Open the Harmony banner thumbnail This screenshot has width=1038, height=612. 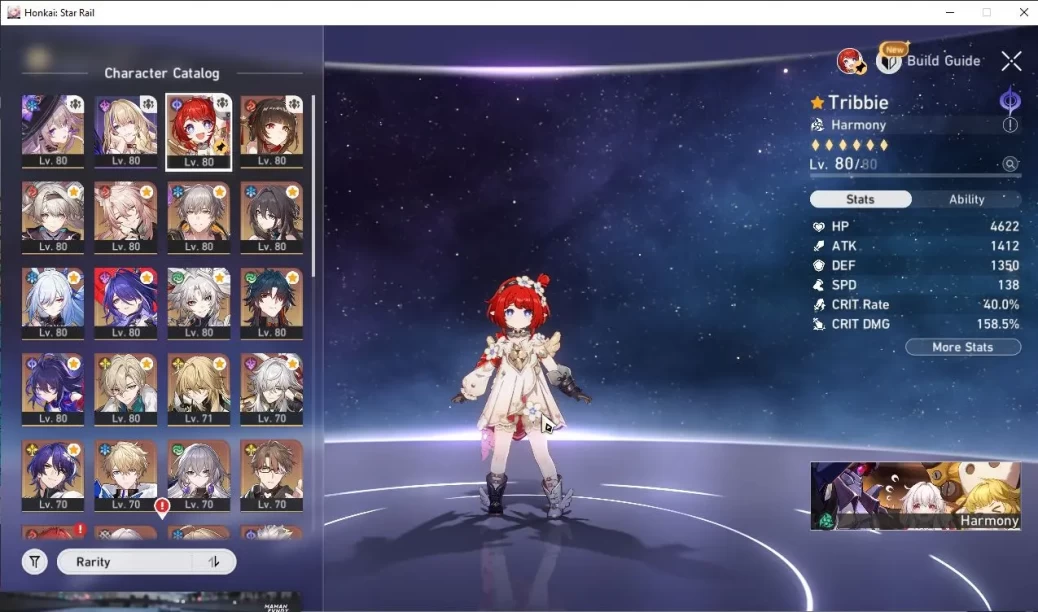point(915,495)
